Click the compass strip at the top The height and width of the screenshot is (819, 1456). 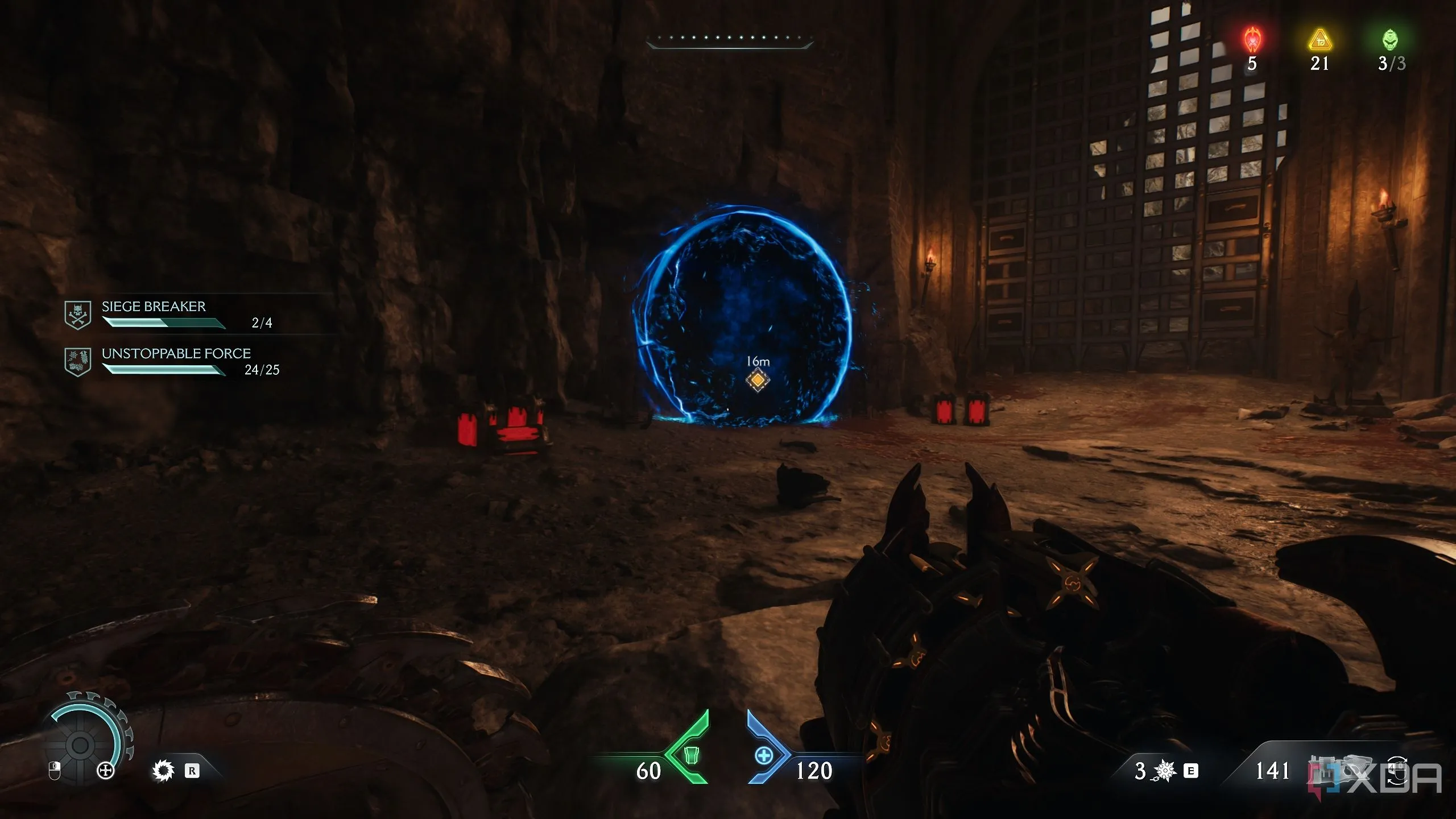point(729,40)
